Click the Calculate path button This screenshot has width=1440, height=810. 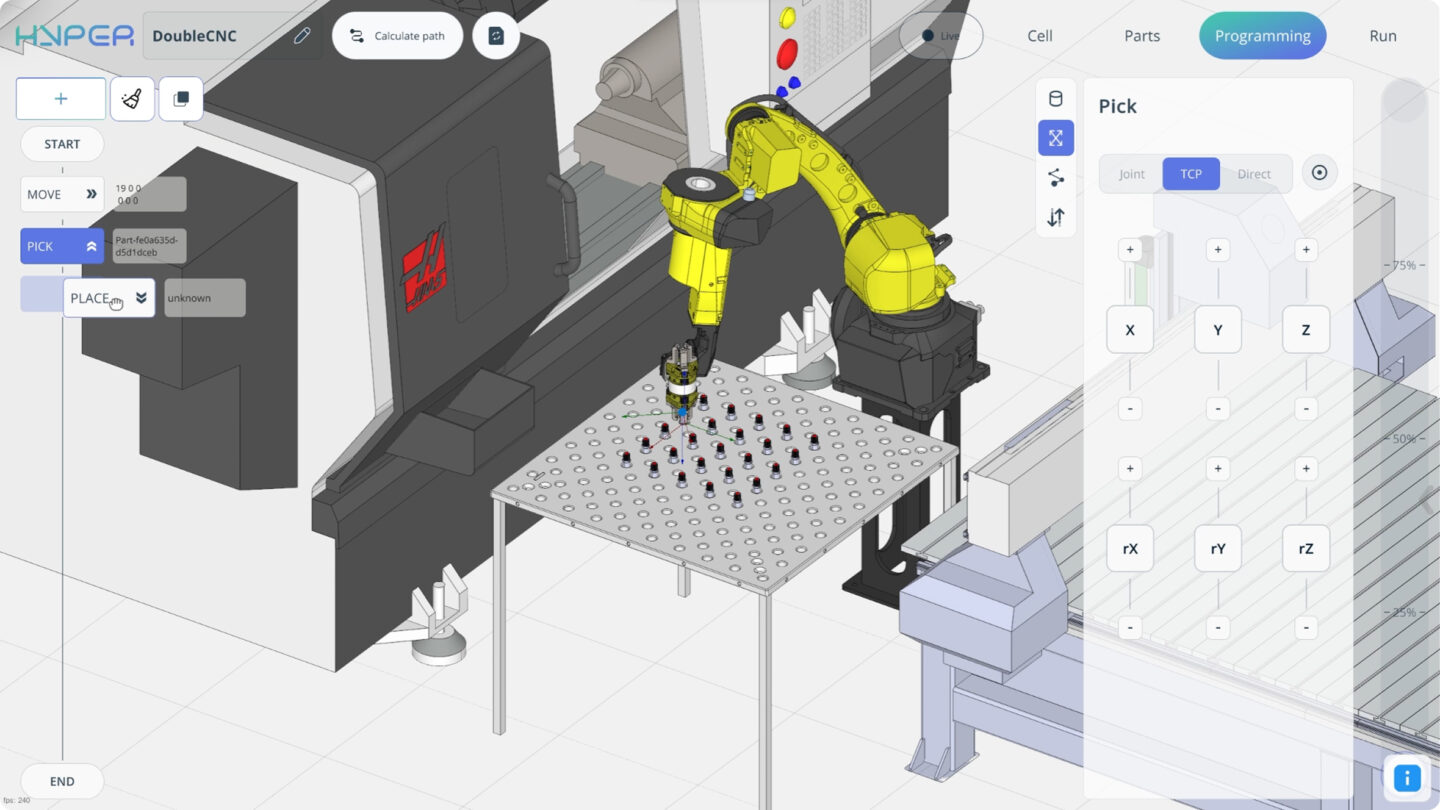click(397, 34)
